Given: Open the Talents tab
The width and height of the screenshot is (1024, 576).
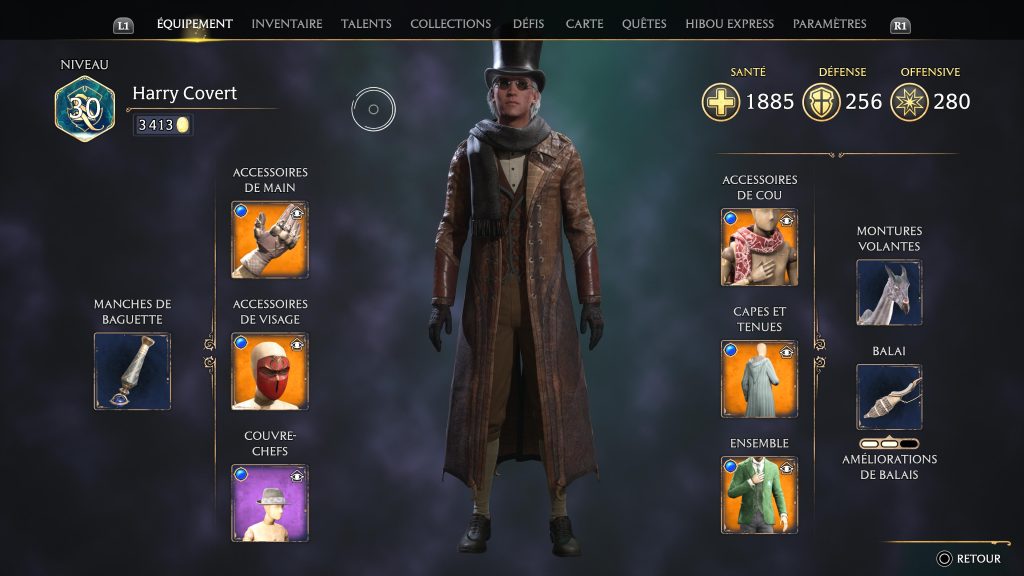Looking at the screenshot, I should point(366,24).
